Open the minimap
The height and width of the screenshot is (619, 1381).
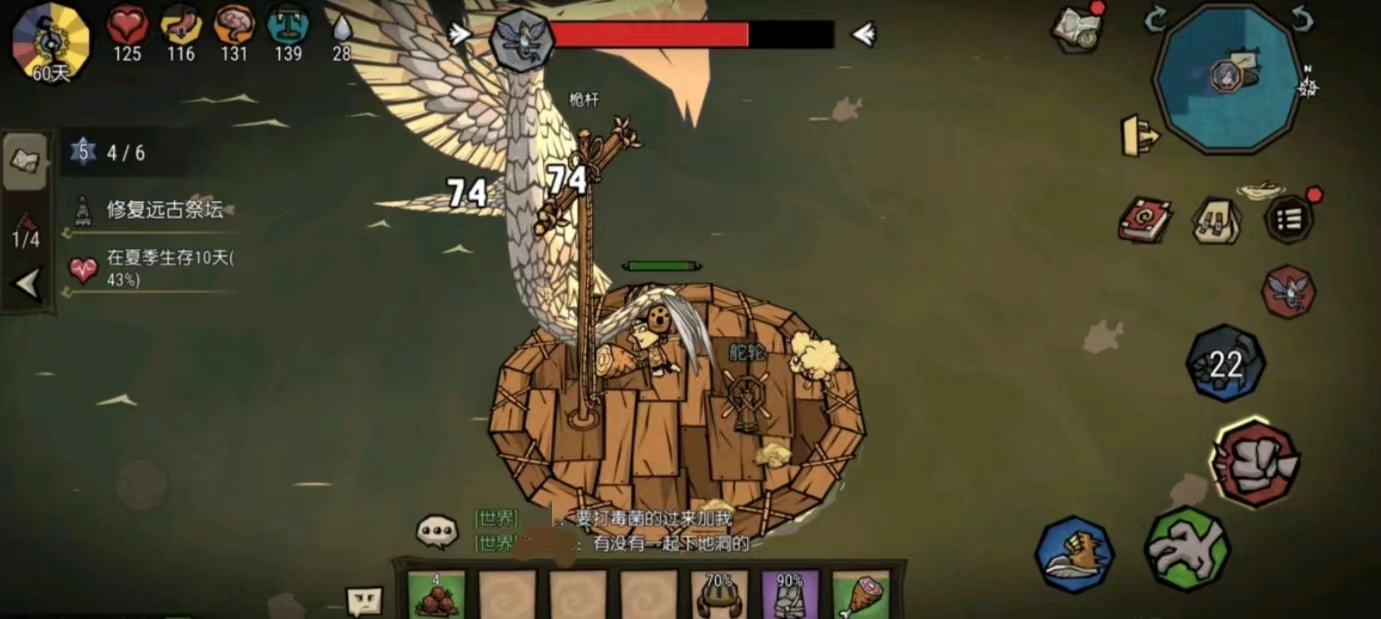pyautogui.click(x=1227, y=77)
